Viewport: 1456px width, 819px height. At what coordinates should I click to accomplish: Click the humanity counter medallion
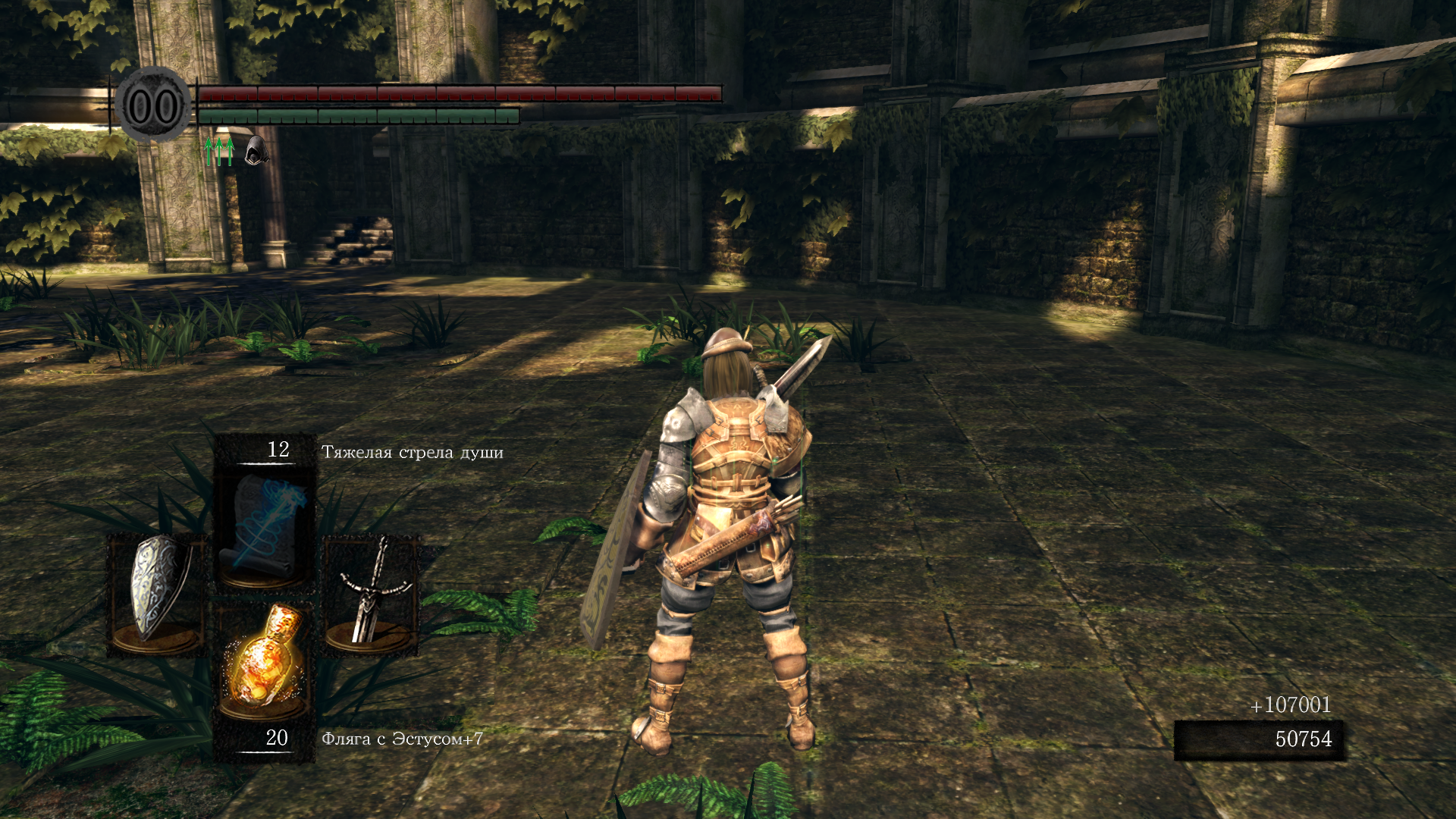153,106
